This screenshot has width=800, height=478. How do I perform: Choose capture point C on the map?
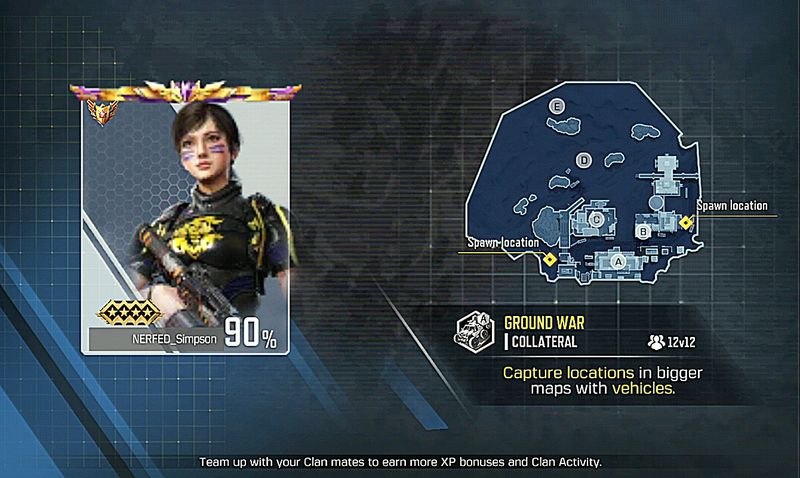pos(597,218)
